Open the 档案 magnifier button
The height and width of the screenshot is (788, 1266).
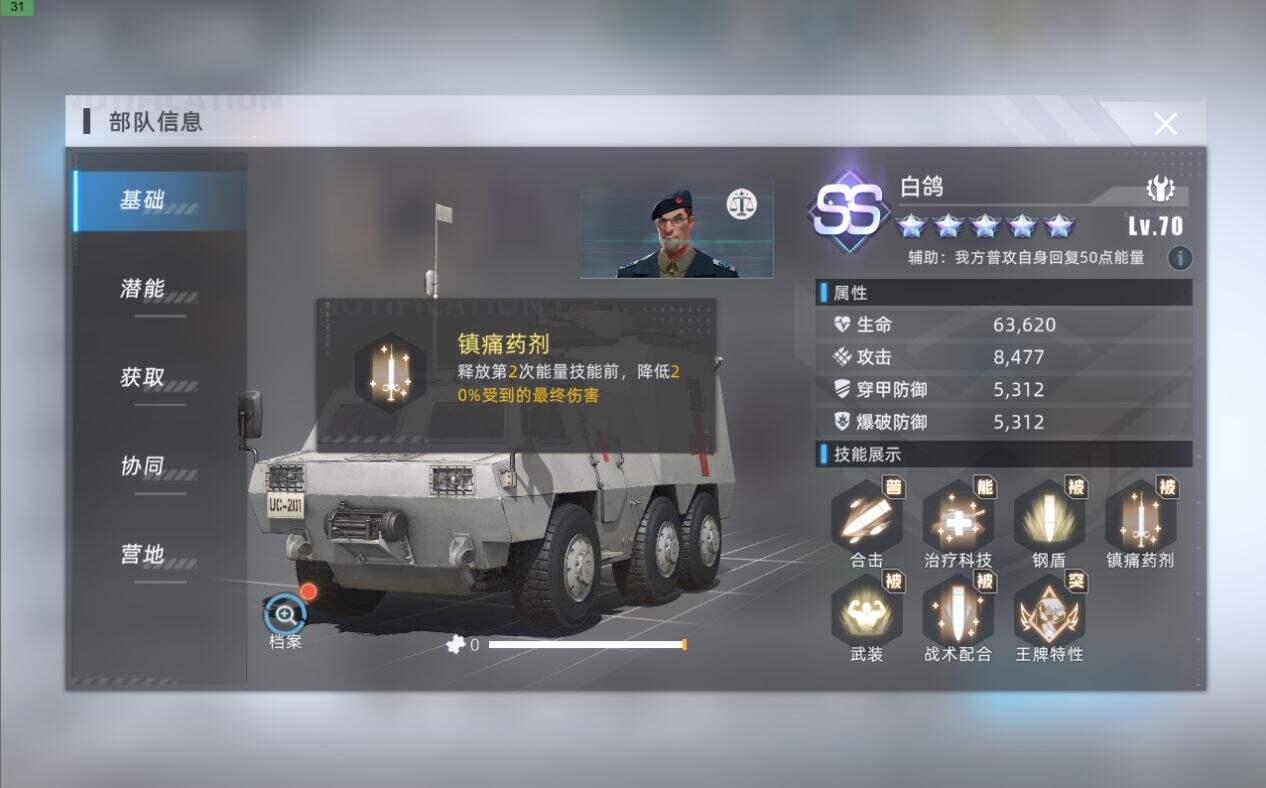point(285,614)
